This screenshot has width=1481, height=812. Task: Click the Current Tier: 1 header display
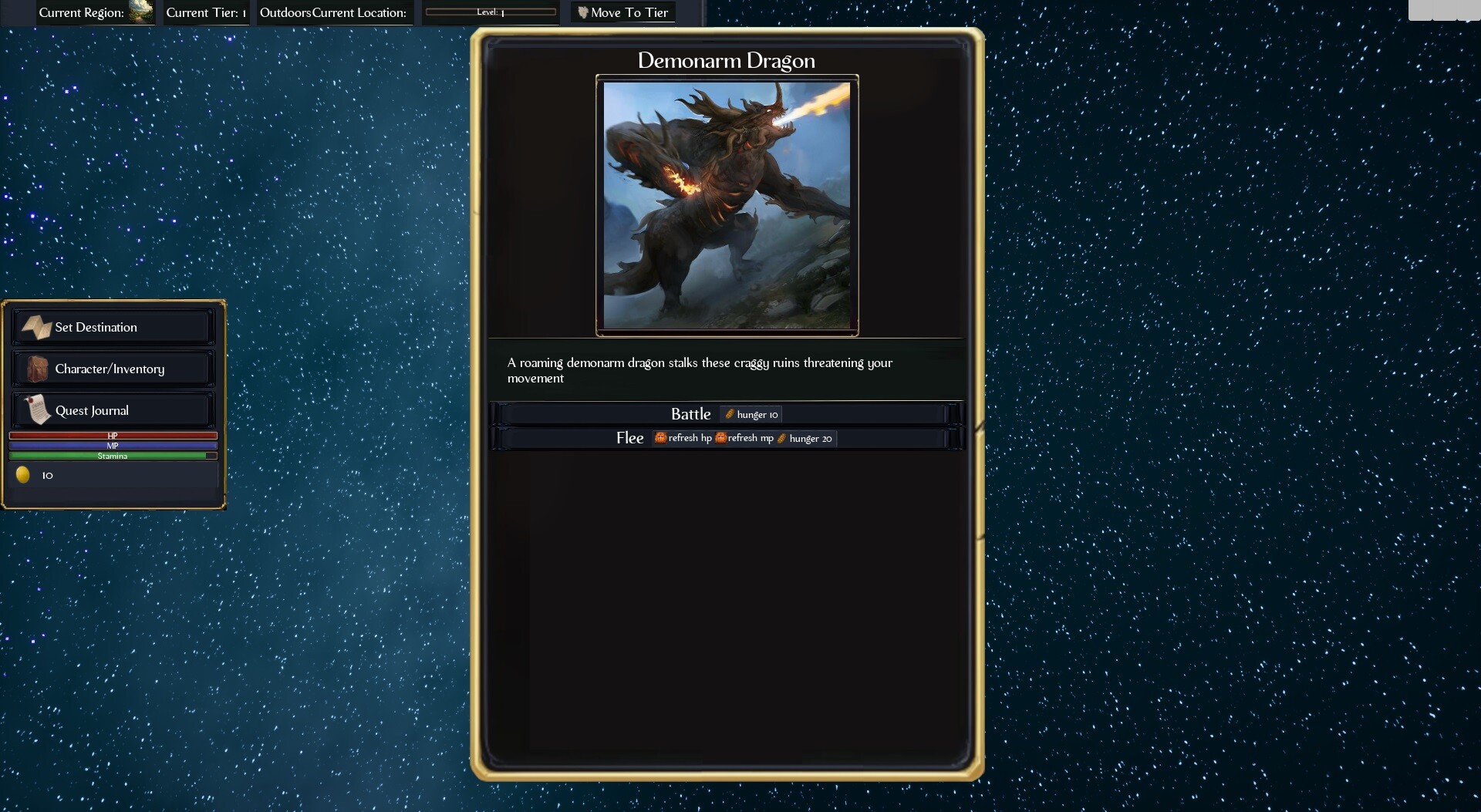pos(204,12)
